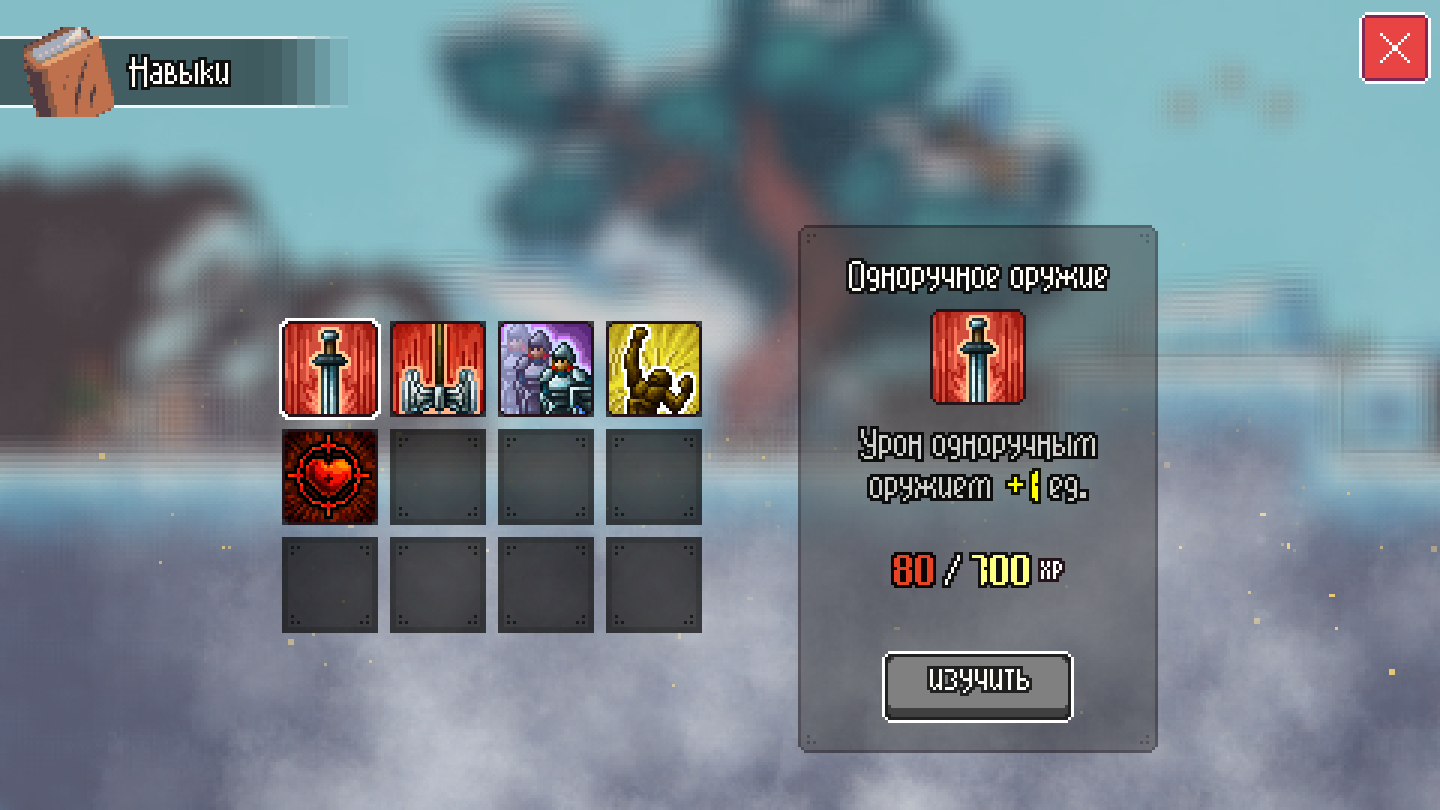The height and width of the screenshot is (810, 1440).
Task: Click the purple knight squad skill
Action: tap(545, 368)
